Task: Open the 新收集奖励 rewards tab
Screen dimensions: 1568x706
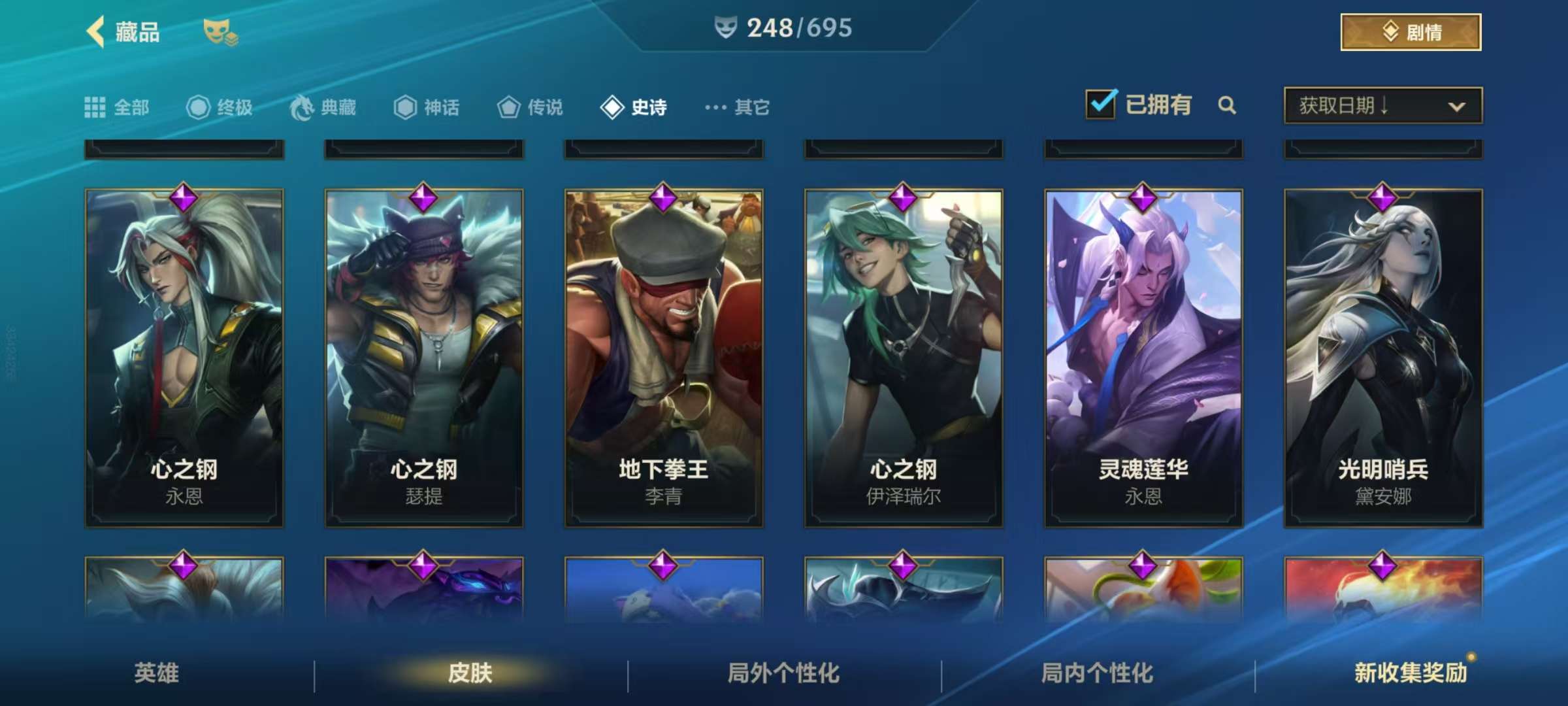Action: (1411, 673)
